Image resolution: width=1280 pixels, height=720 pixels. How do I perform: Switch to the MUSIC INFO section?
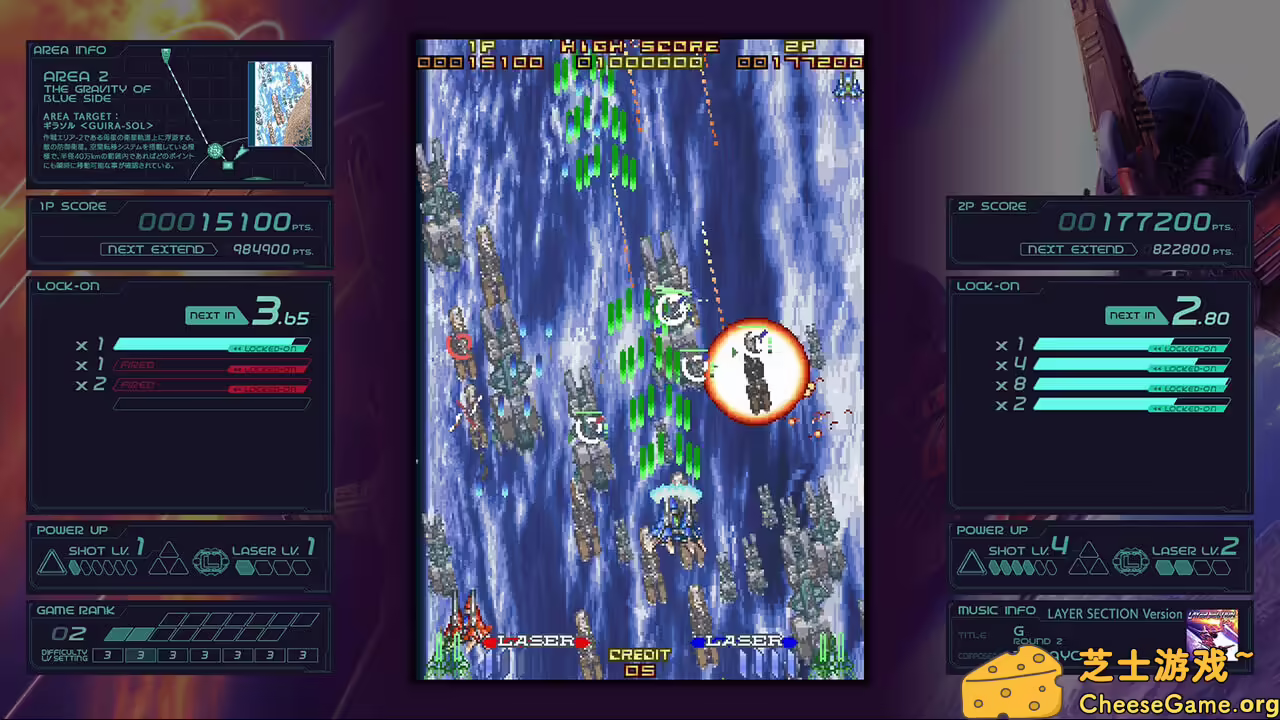[994, 610]
